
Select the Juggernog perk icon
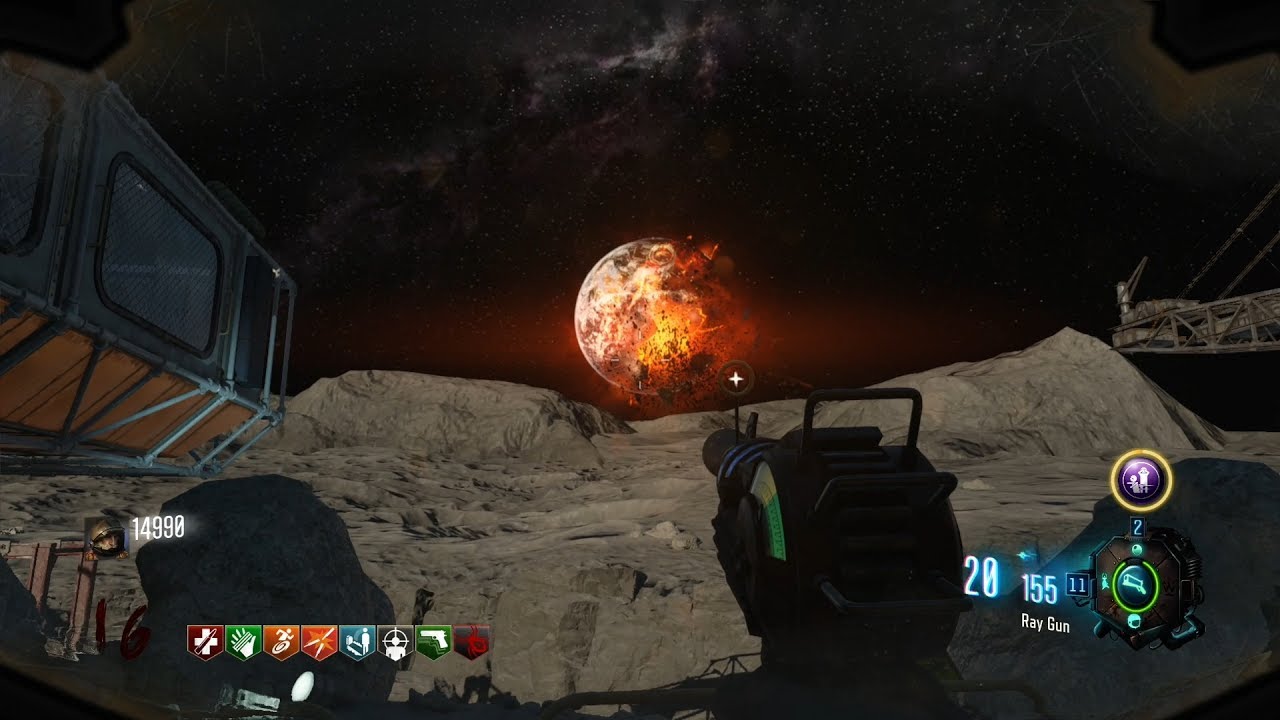(204, 641)
